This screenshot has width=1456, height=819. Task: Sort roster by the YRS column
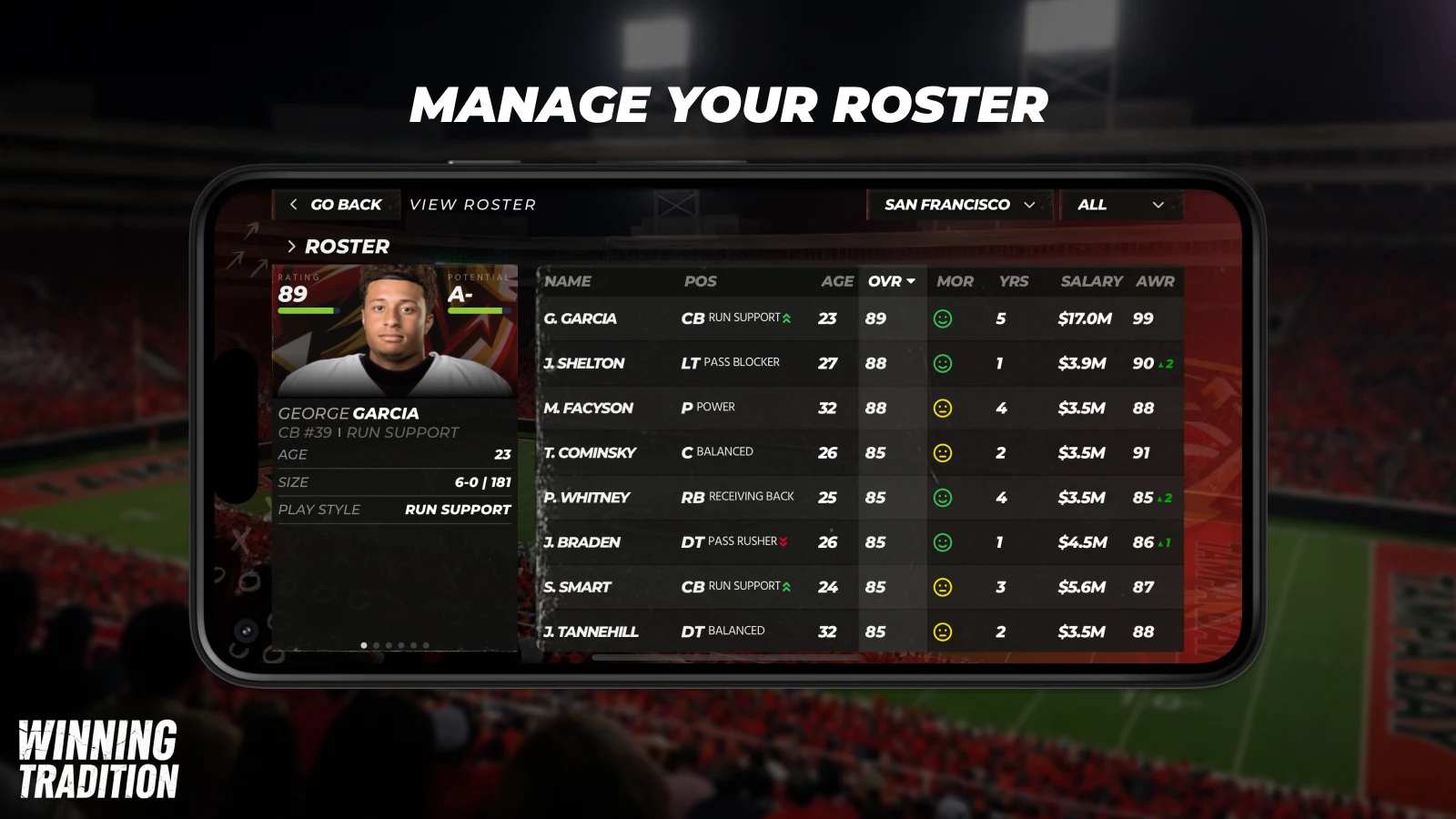tap(1013, 281)
